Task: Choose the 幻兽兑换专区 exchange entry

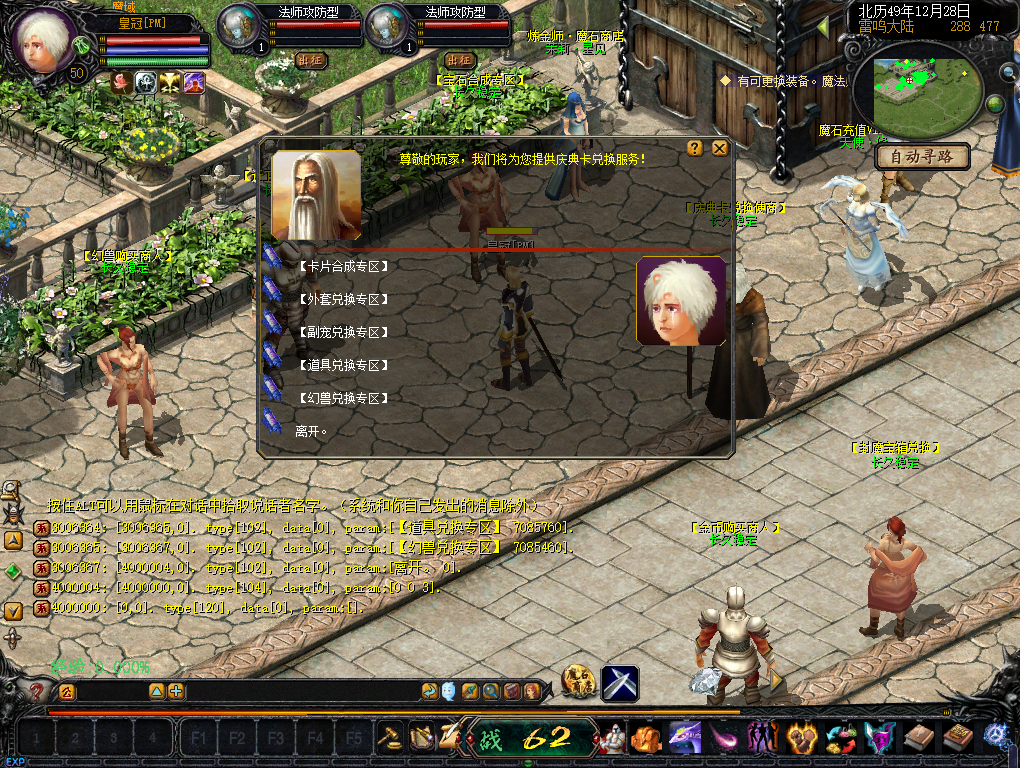Action: (342, 398)
